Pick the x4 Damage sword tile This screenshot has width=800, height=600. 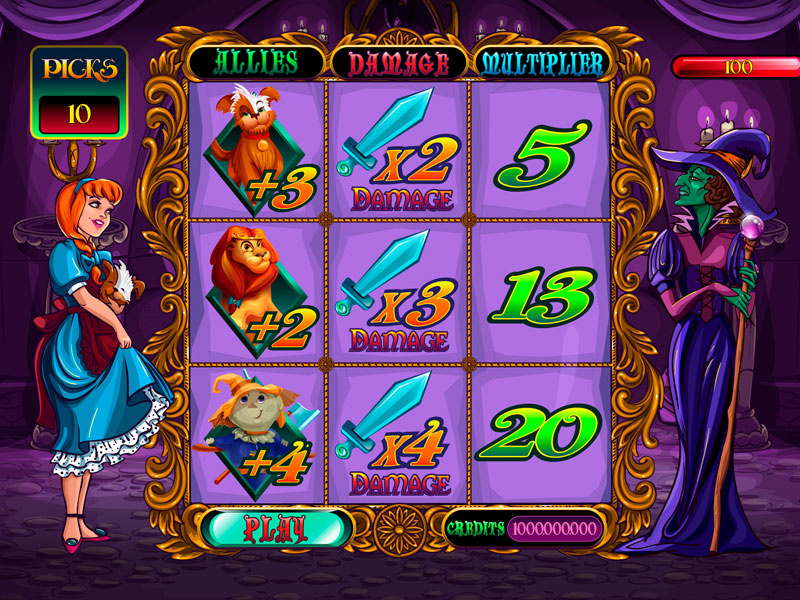pyautogui.click(x=398, y=435)
